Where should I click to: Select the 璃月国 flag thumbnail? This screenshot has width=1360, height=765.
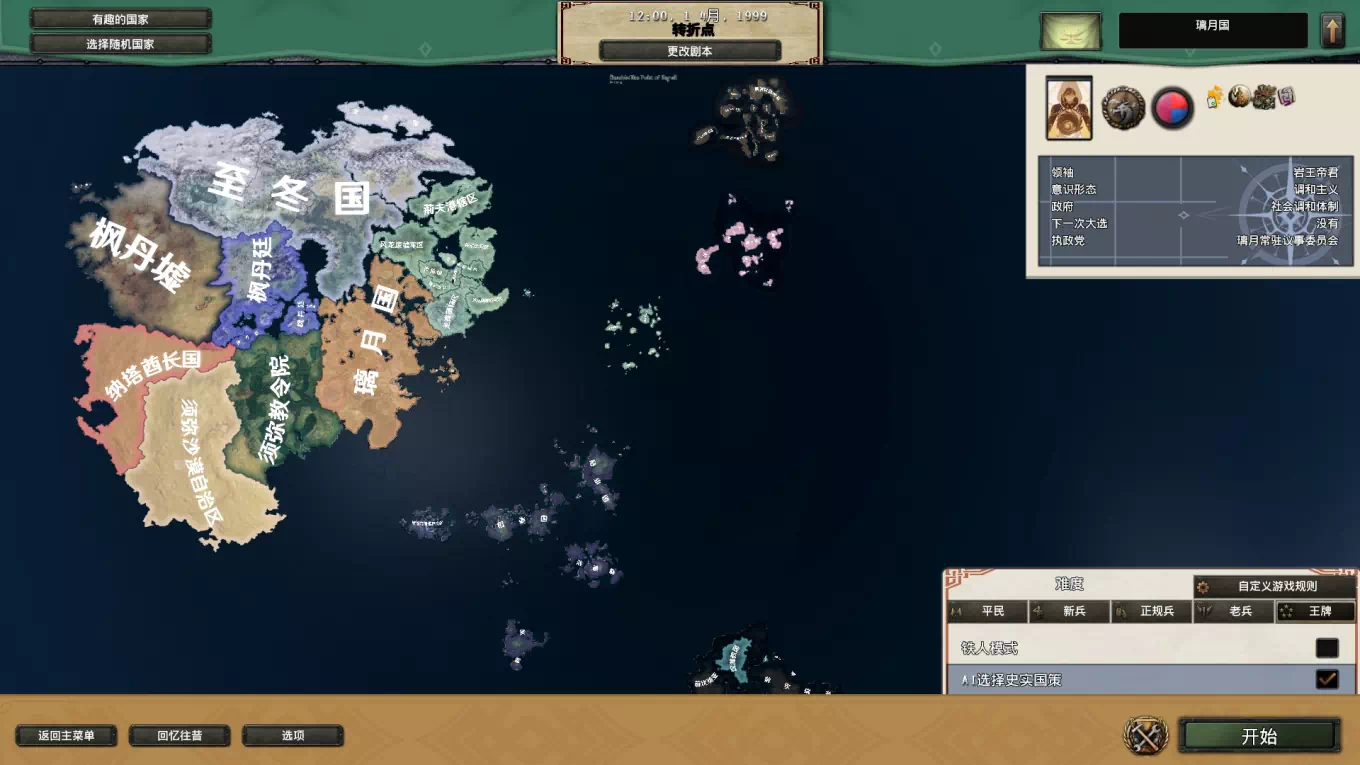point(1070,31)
